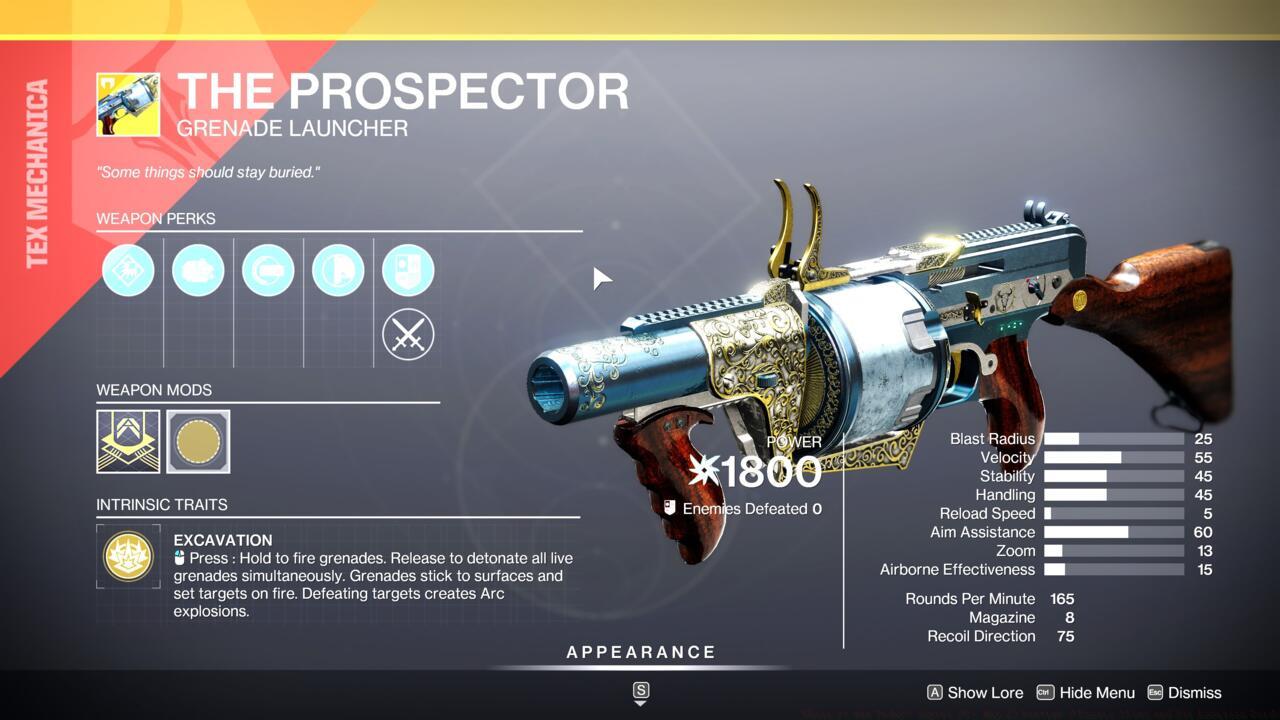Click The Prospector weapon thumbnail

[128, 102]
